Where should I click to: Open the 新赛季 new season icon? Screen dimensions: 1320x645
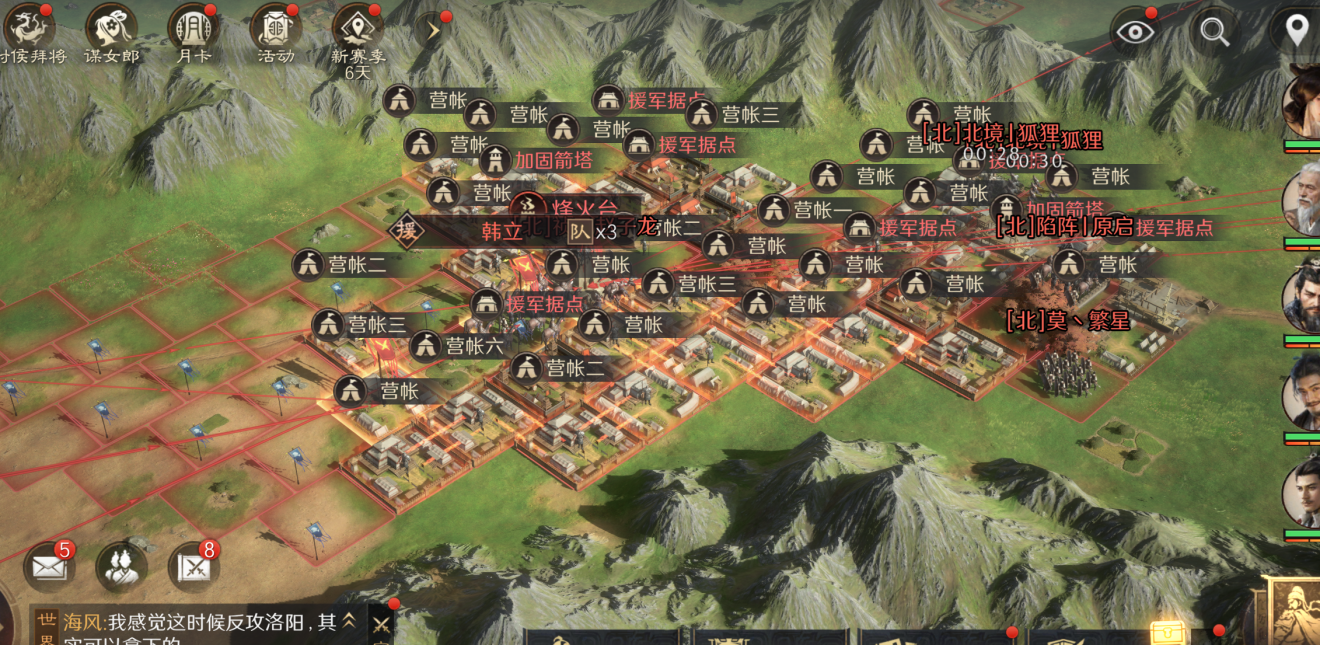pyautogui.click(x=357, y=27)
